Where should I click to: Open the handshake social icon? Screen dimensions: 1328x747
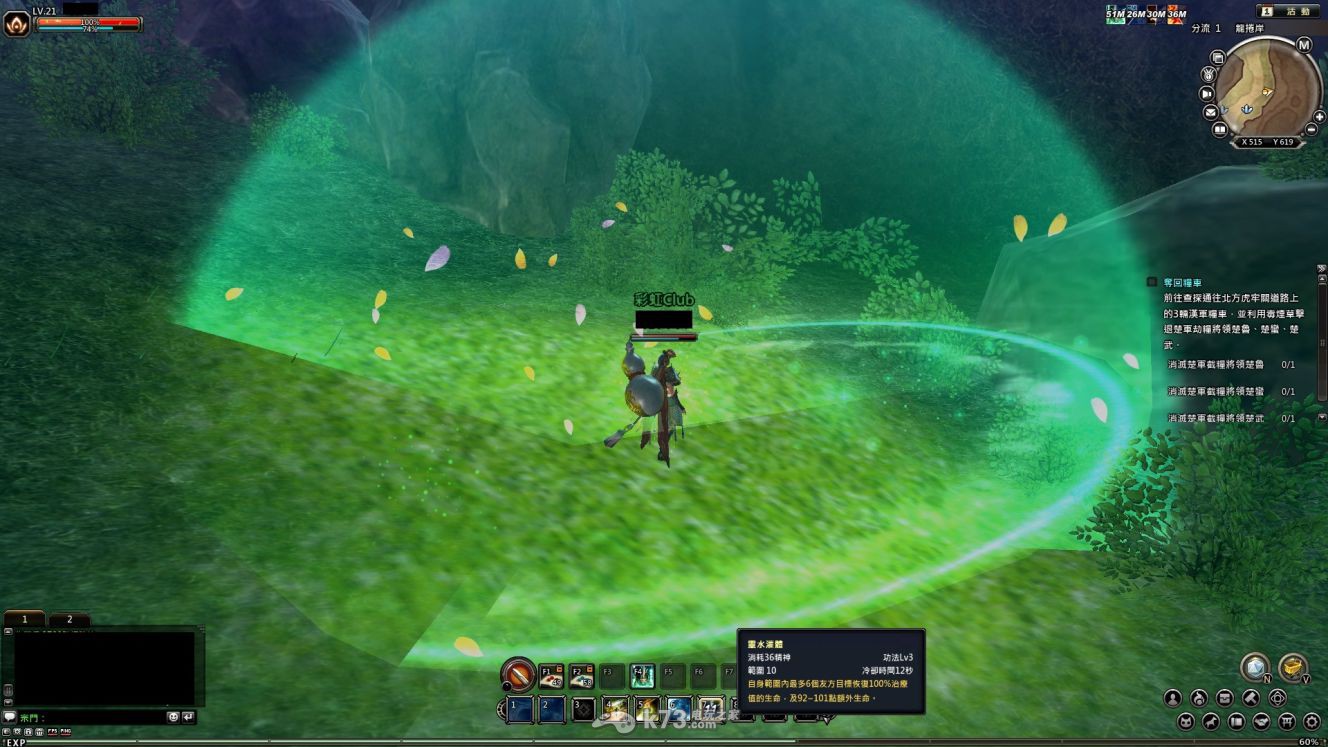pos(1262,721)
